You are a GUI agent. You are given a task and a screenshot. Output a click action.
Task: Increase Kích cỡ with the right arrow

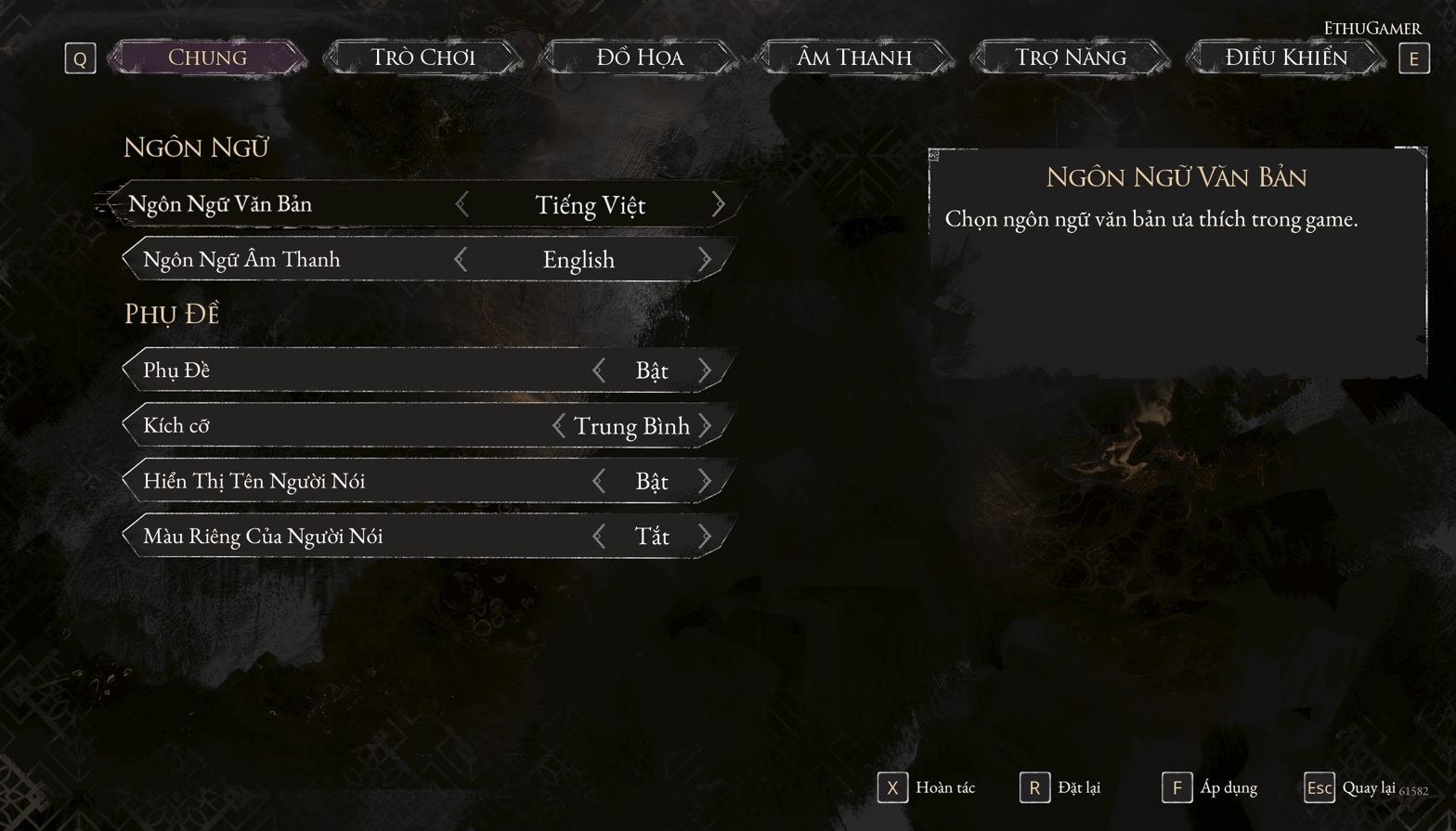click(705, 426)
